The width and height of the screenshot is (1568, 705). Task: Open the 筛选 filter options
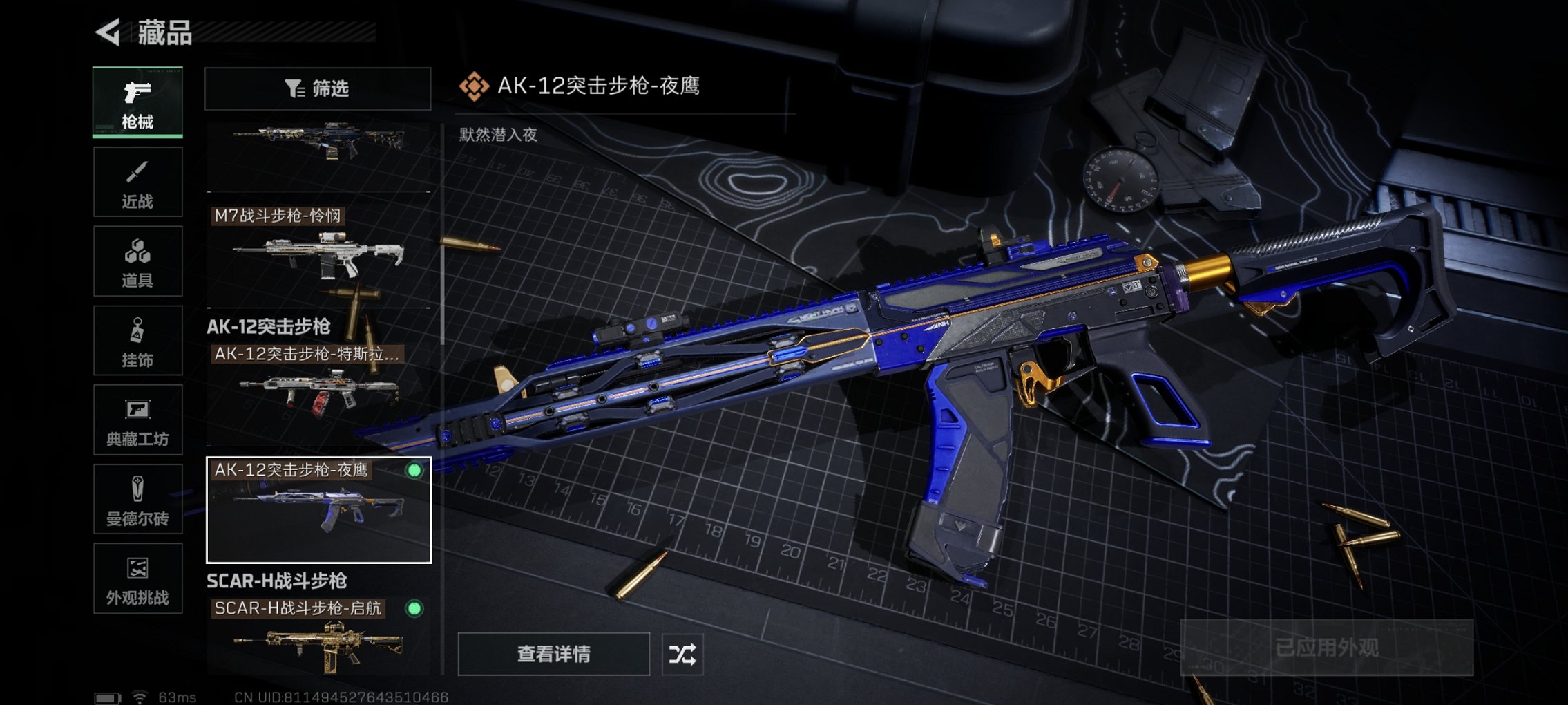[x=316, y=88]
